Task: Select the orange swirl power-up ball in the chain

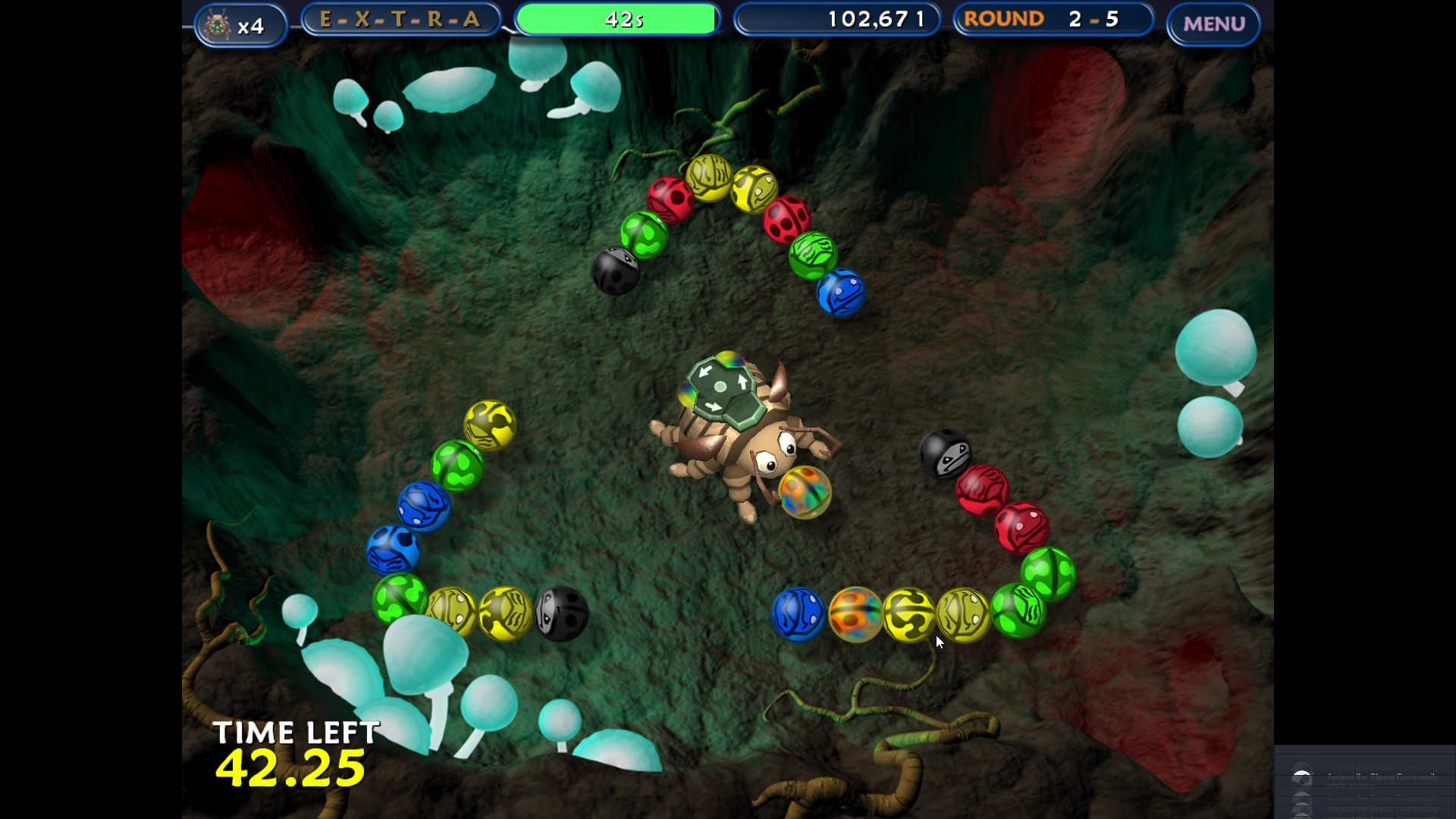Action: (855, 614)
